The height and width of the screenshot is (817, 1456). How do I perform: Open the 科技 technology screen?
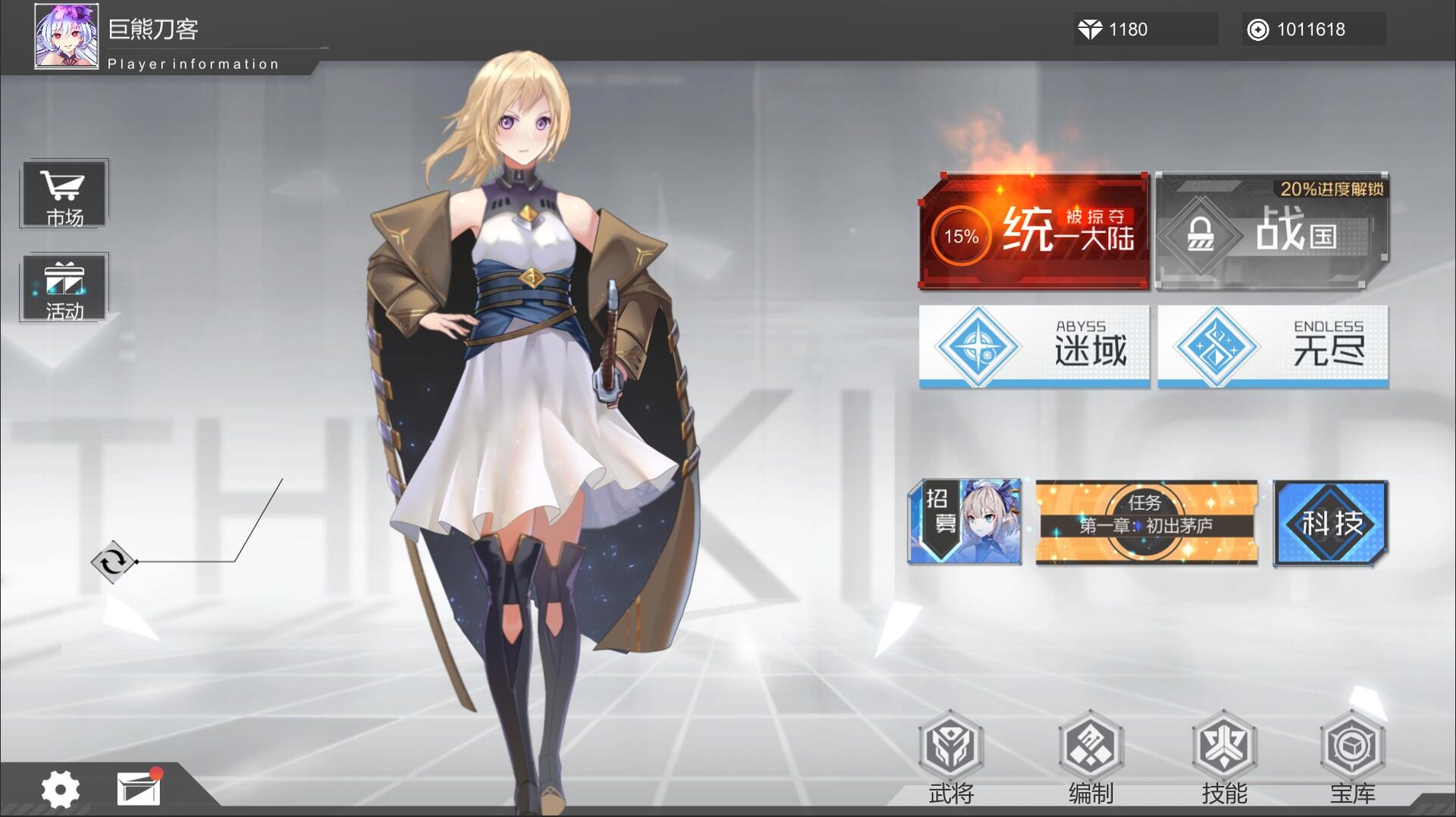pyautogui.click(x=1331, y=521)
